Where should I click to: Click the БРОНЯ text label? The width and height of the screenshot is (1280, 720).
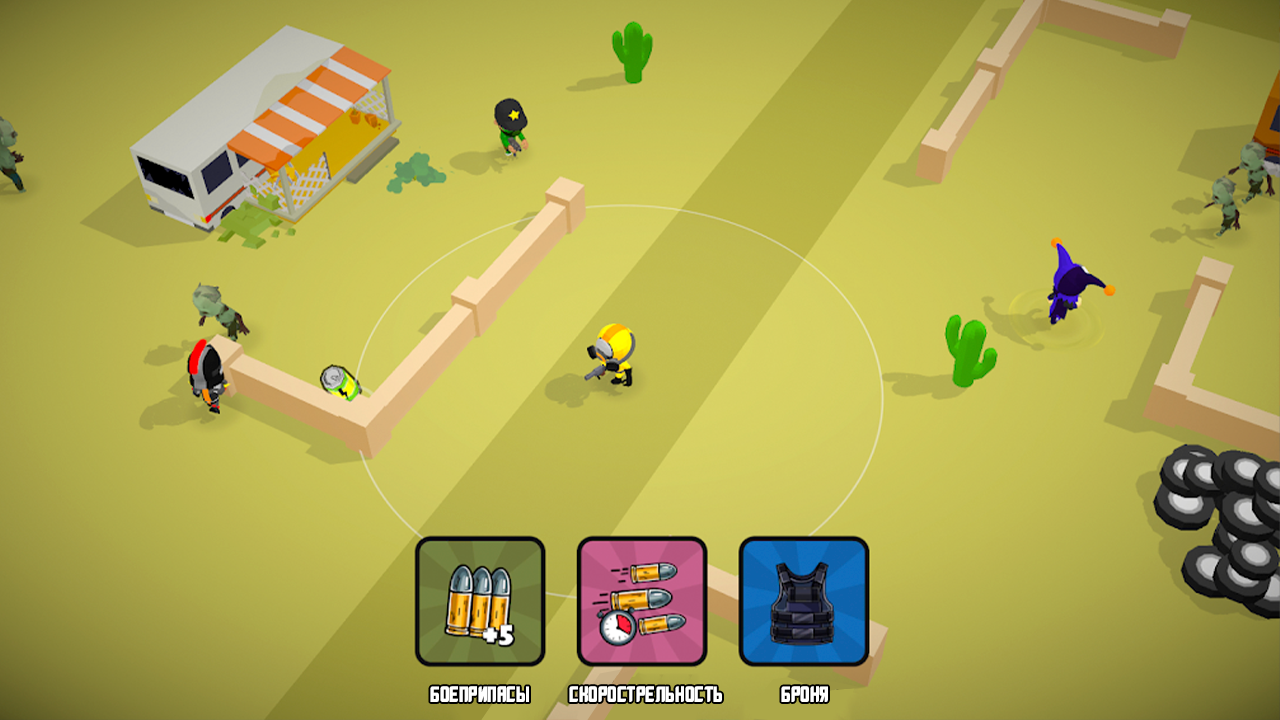(802, 691)
